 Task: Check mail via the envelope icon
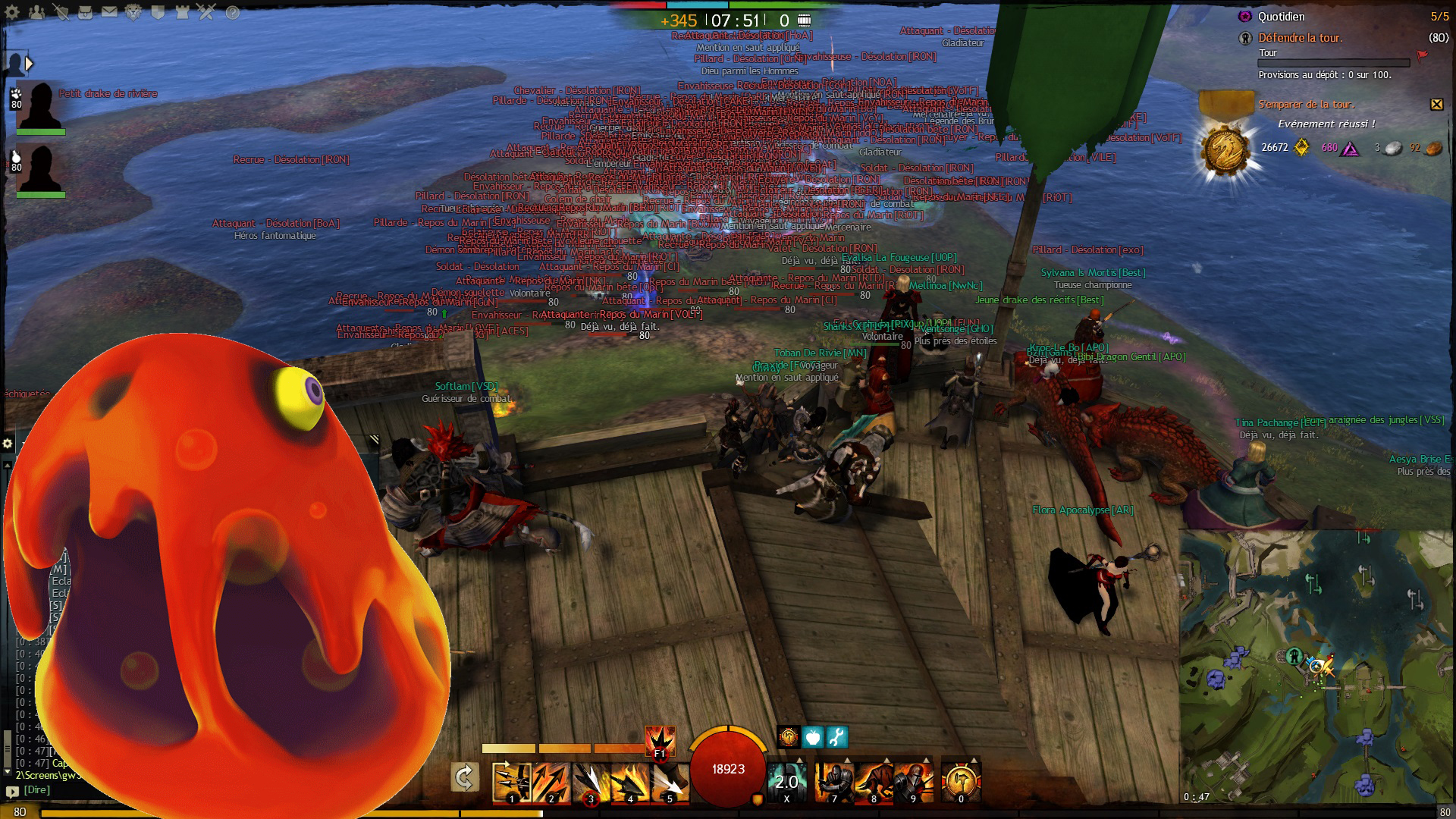click(x=110, y=12)
